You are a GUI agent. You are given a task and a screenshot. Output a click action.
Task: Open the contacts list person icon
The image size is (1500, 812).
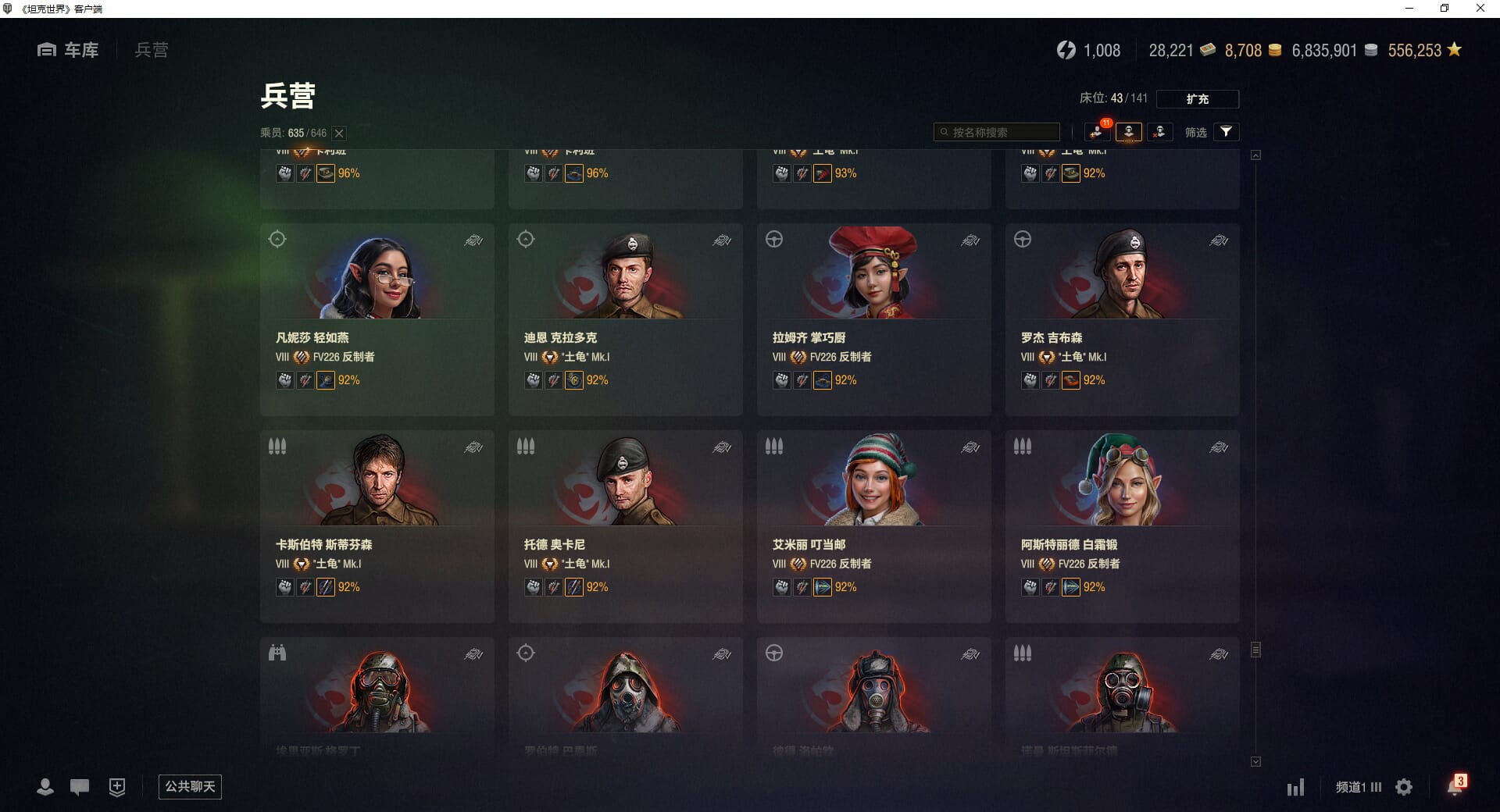pyautogui.click(x=45, y=787)
